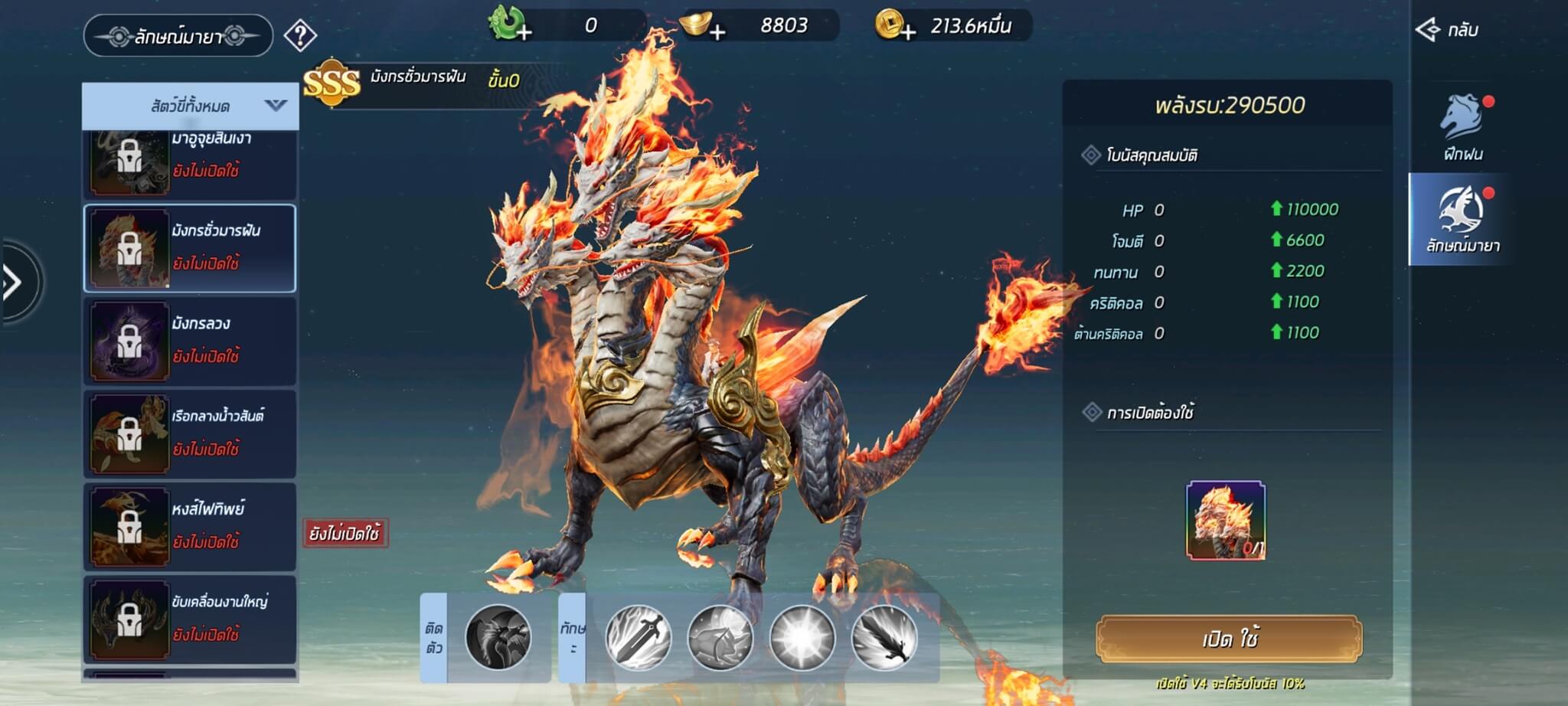Screen dimensions: 1568x706
Task: Select the มังกรชั่วมารฝัน mount entry
Action: point(190,248)
